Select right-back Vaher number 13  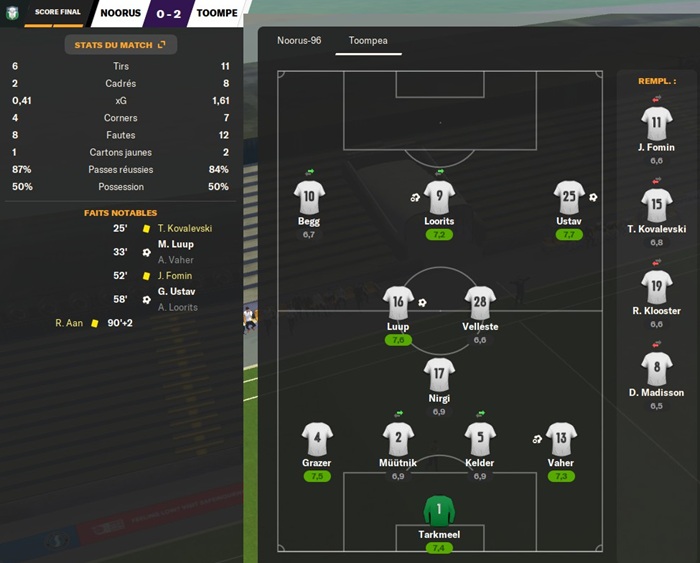point(561,439)
